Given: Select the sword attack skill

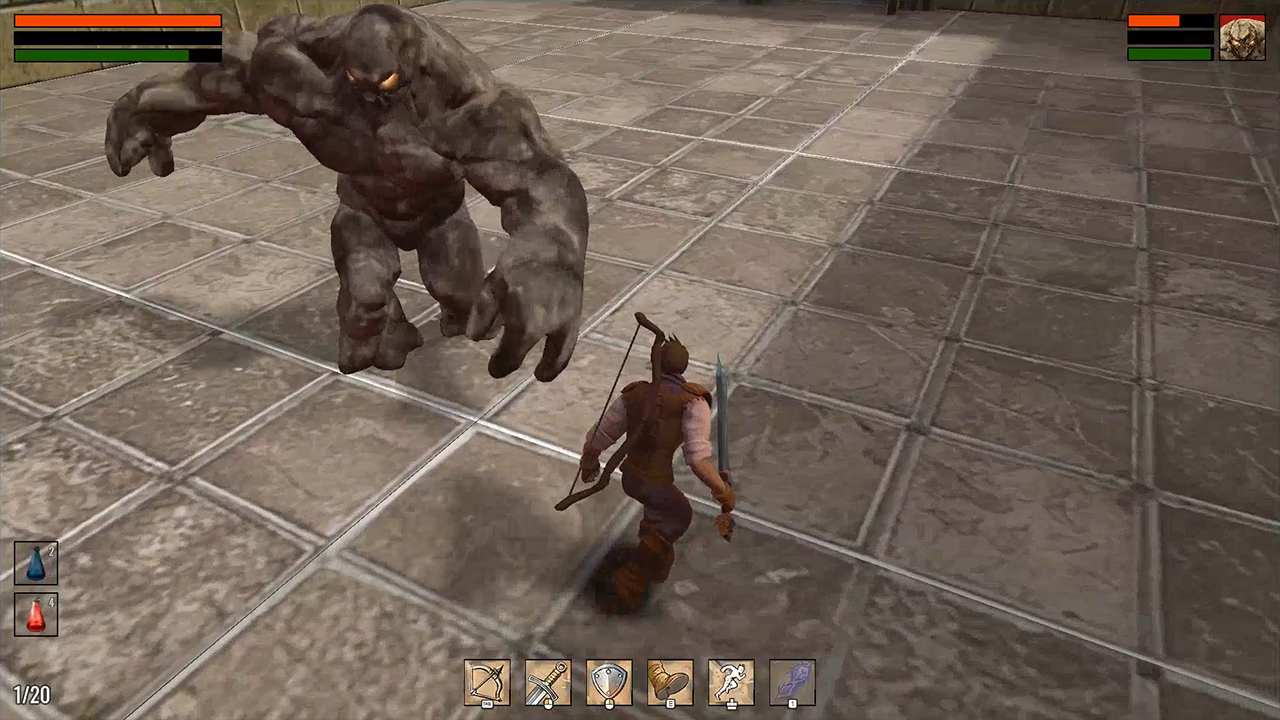Looking at the screenshot, I should tap(548, 682).
